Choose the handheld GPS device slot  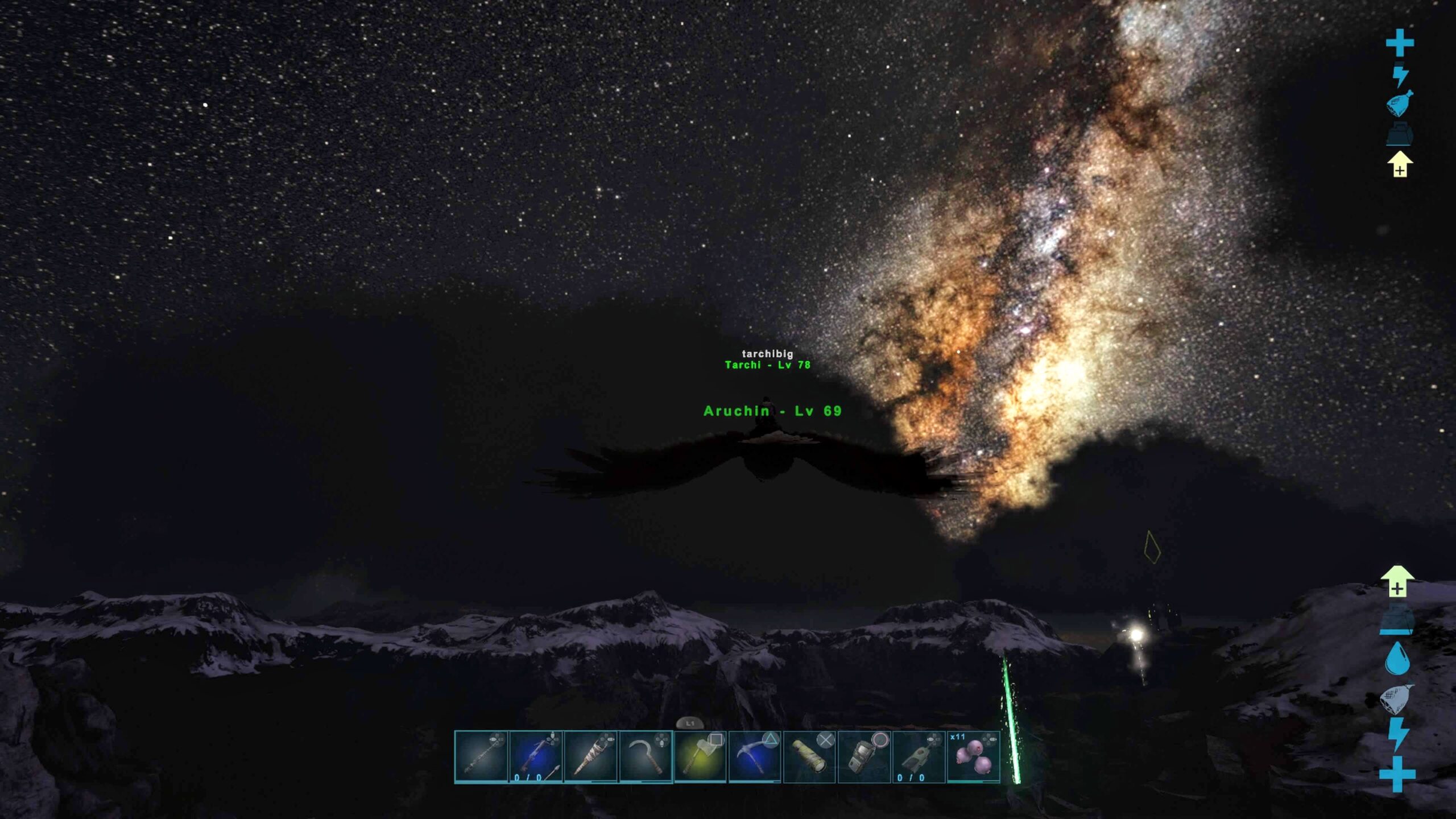864,757
